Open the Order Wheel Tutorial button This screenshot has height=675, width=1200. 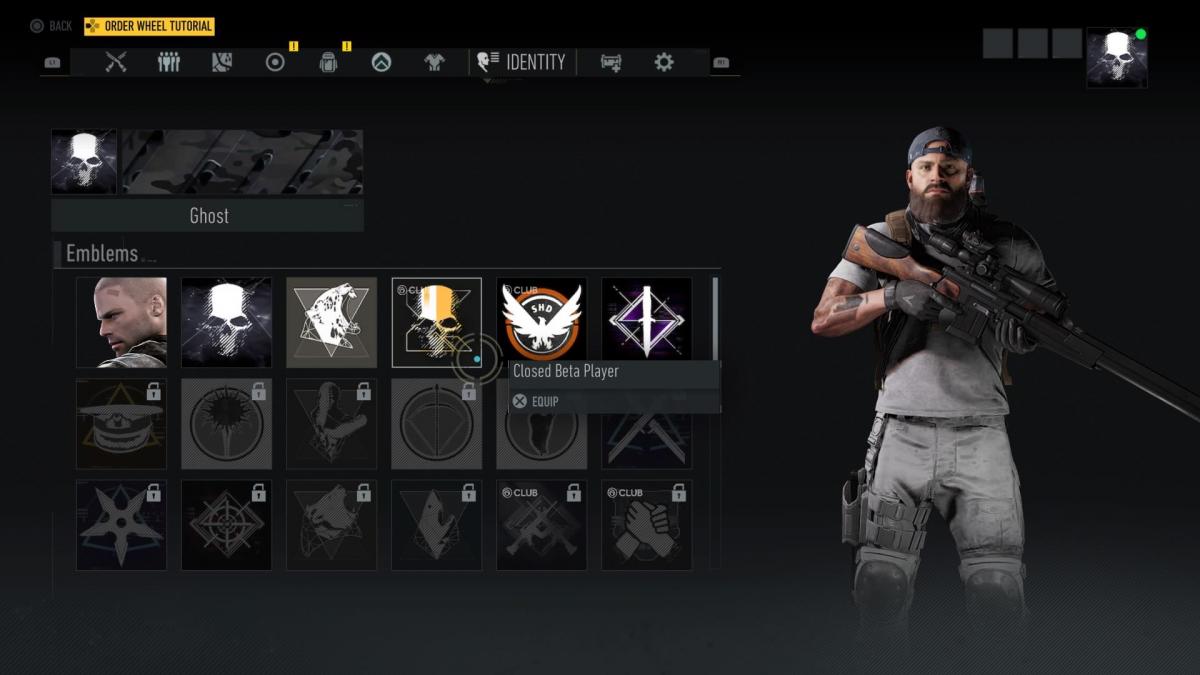[149, 26]
